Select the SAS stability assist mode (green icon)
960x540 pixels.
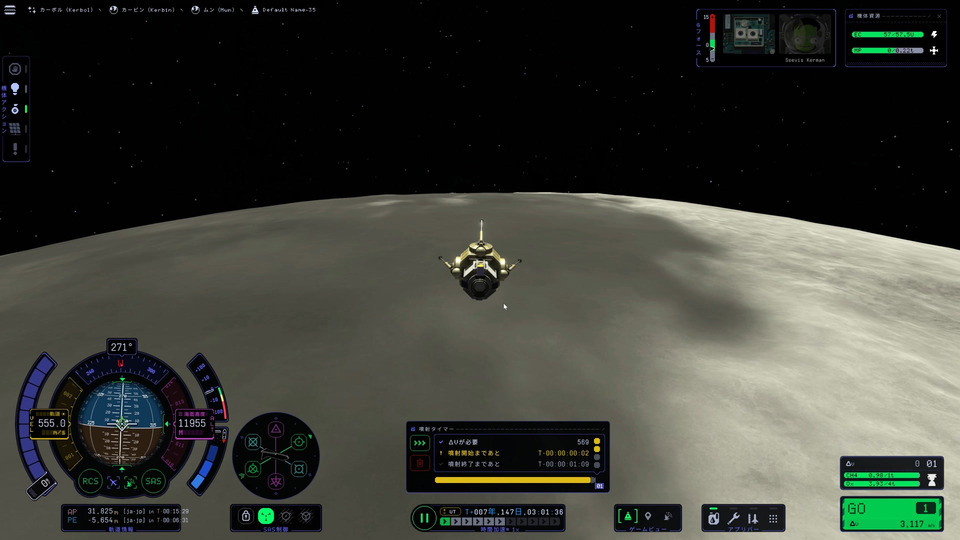click(x=266, y=516)
